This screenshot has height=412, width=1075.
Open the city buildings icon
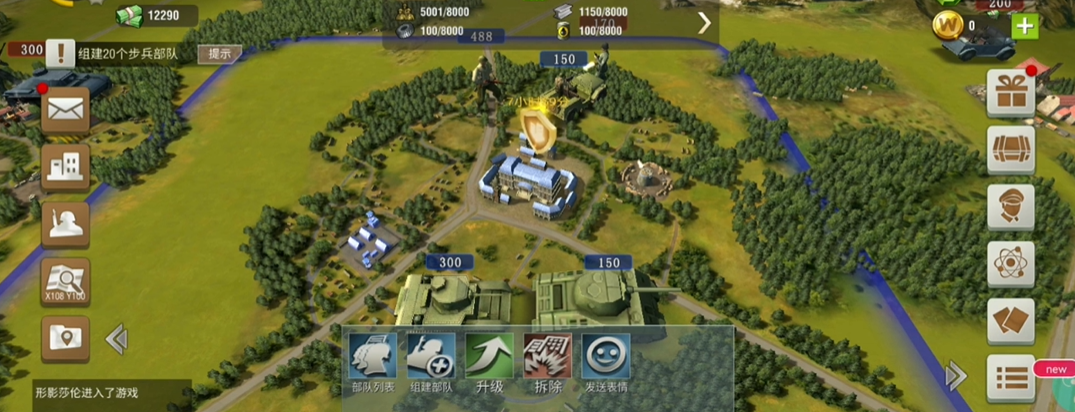pos(65,167)
